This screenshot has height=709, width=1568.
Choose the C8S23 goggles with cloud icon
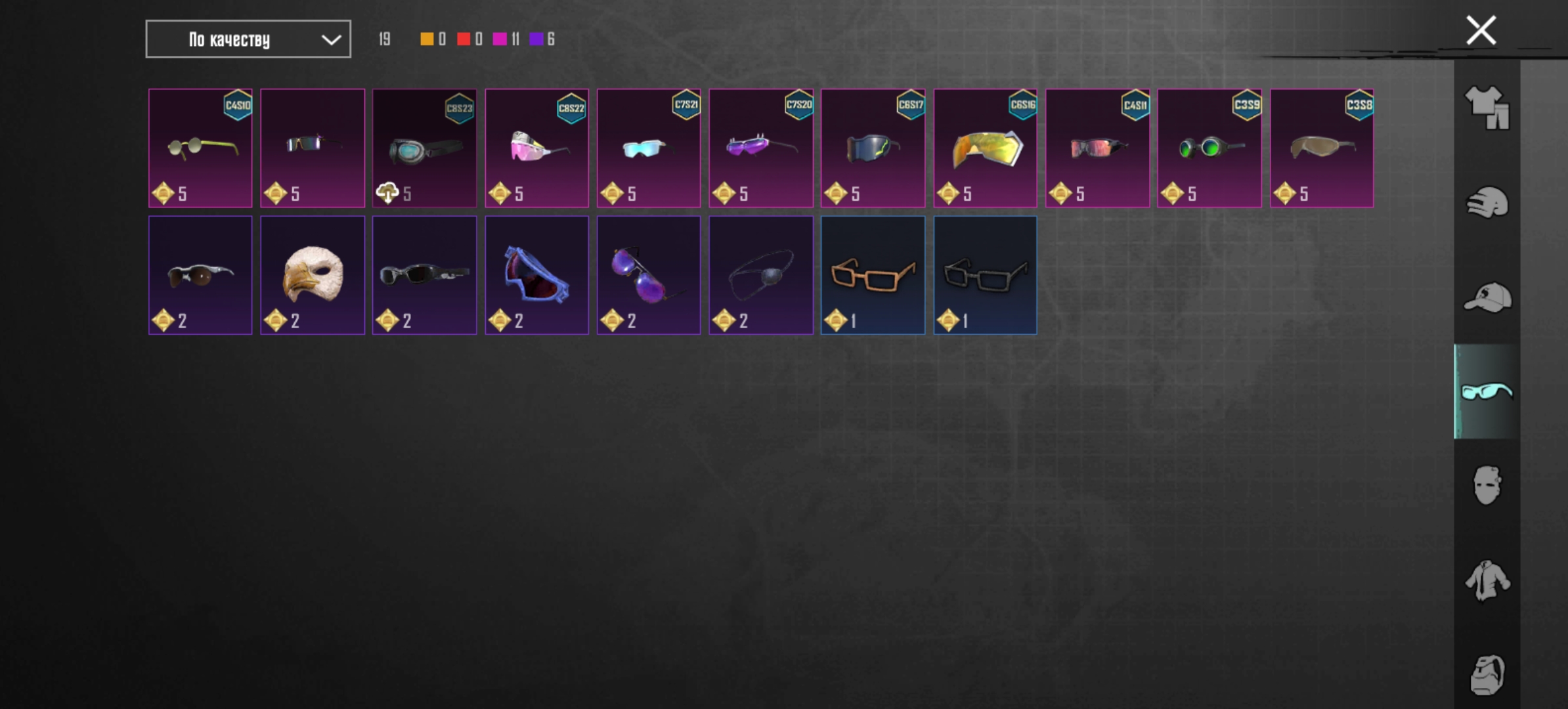(424, 148)
